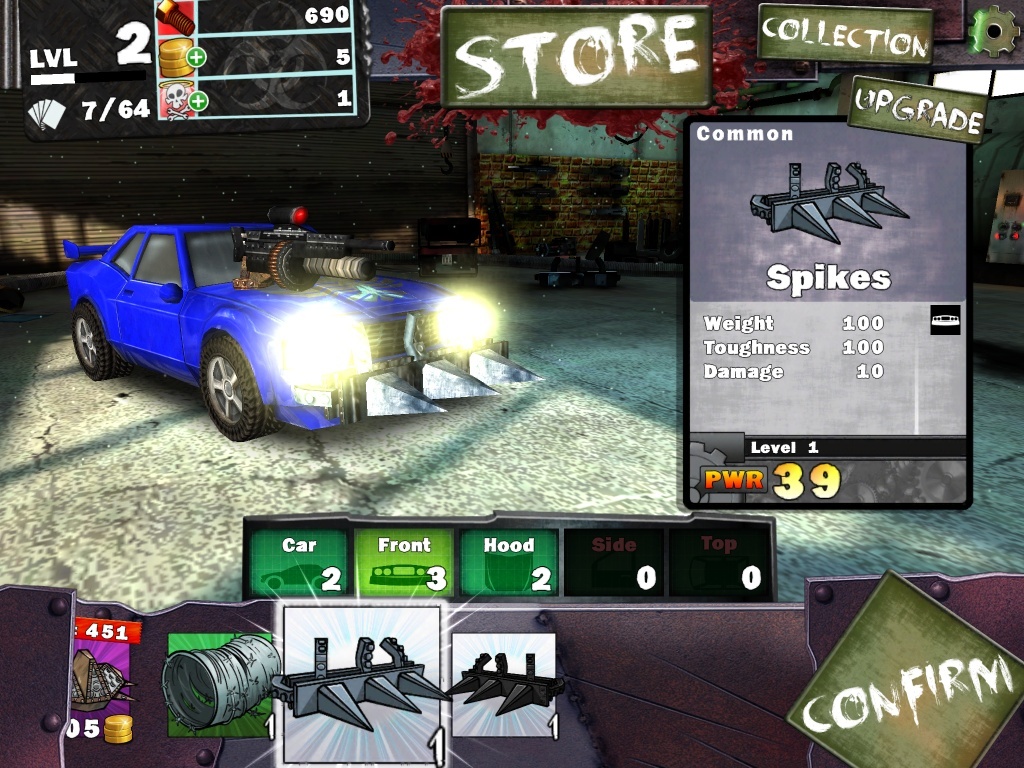This screenshot has height=768, width=1024.
Task: Choose the black spikes card
Action: pyautogui.click(x=503, y=684)
